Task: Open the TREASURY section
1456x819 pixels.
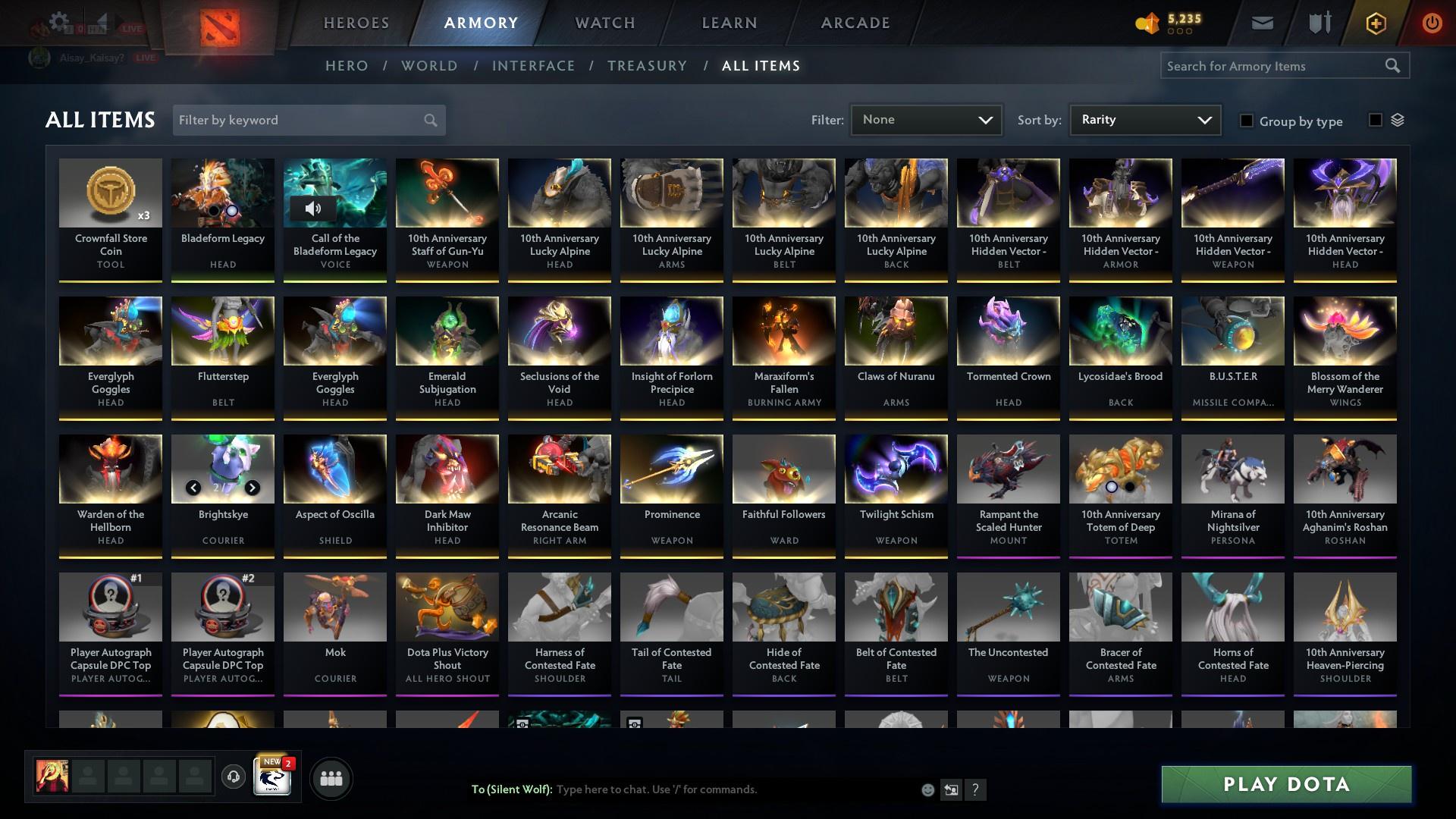Action: (x=647, y=66)
